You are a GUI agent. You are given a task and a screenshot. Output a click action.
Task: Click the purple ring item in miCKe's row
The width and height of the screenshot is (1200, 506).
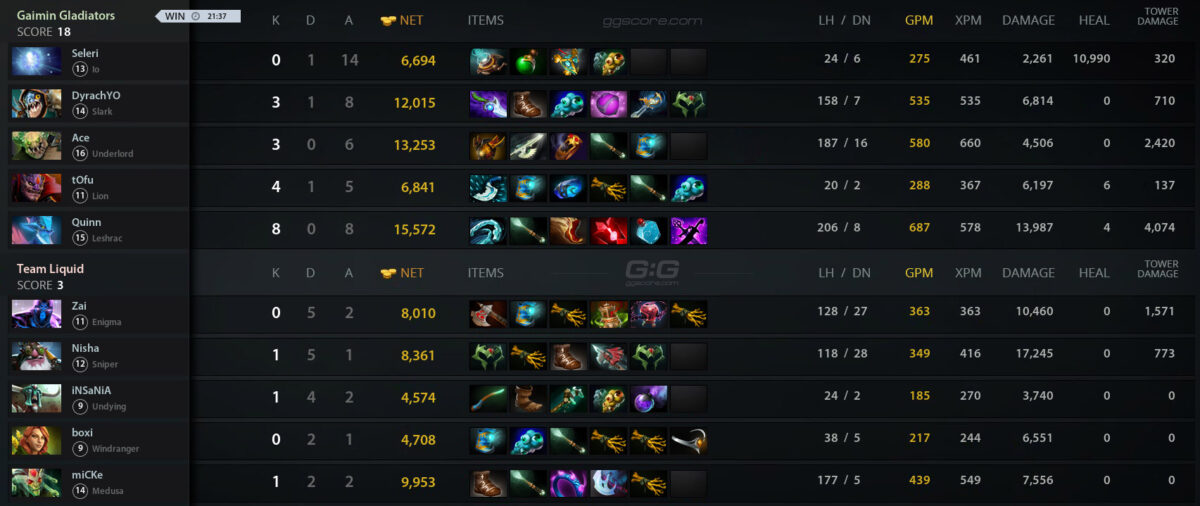[x=568, y=484]
